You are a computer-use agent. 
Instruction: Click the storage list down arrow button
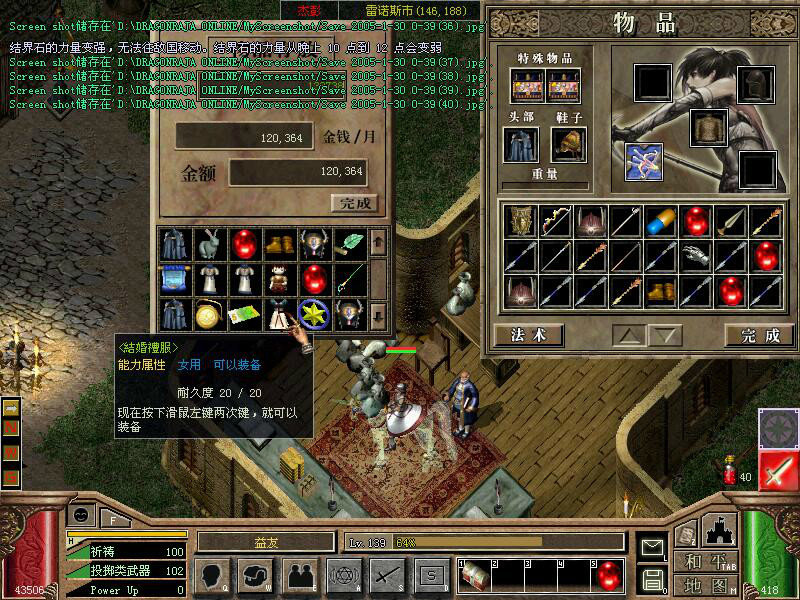377,317
